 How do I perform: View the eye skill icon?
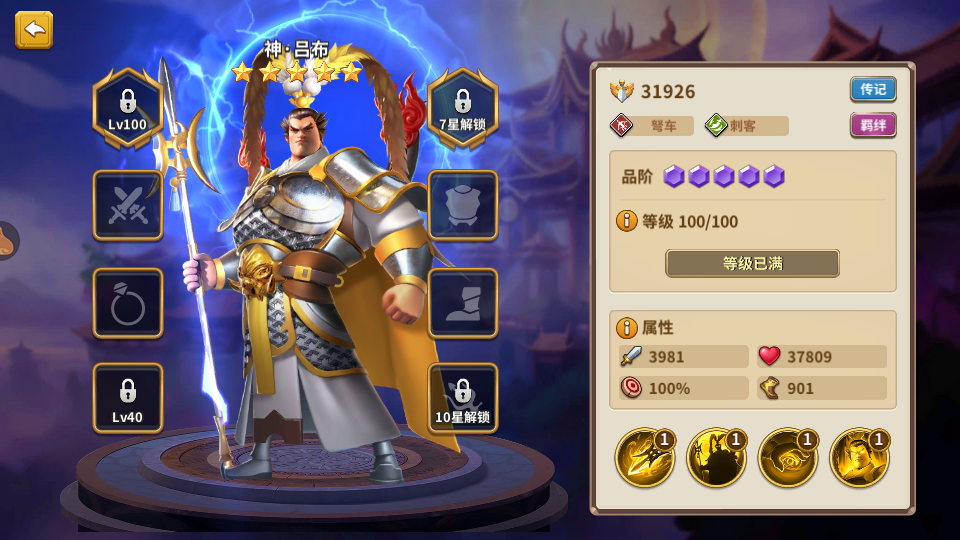click(x=787, y=458)
